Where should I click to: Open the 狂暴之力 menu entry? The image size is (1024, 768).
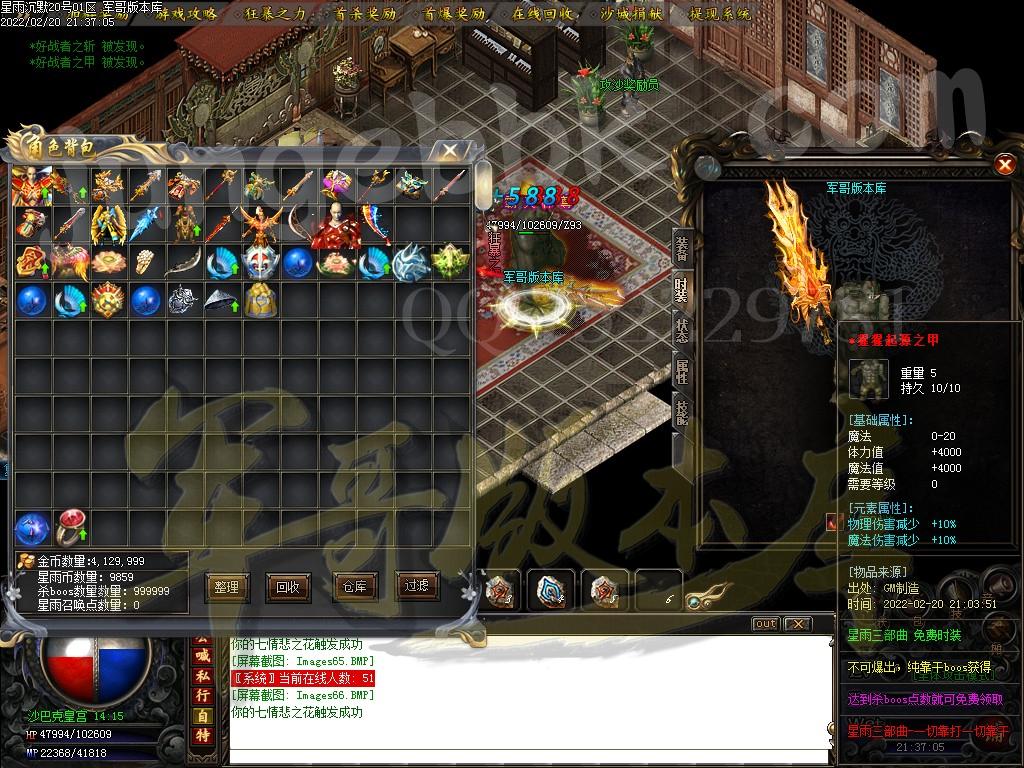[x=272, y=13]
